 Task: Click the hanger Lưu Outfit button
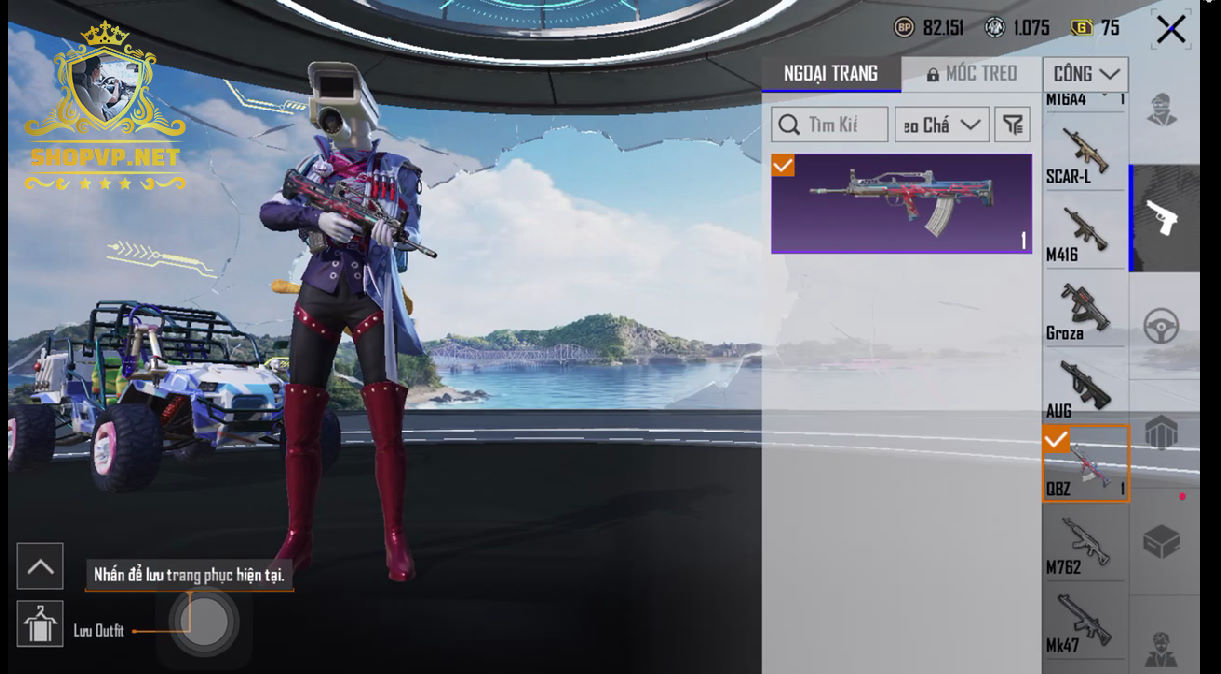pos(40,624)
